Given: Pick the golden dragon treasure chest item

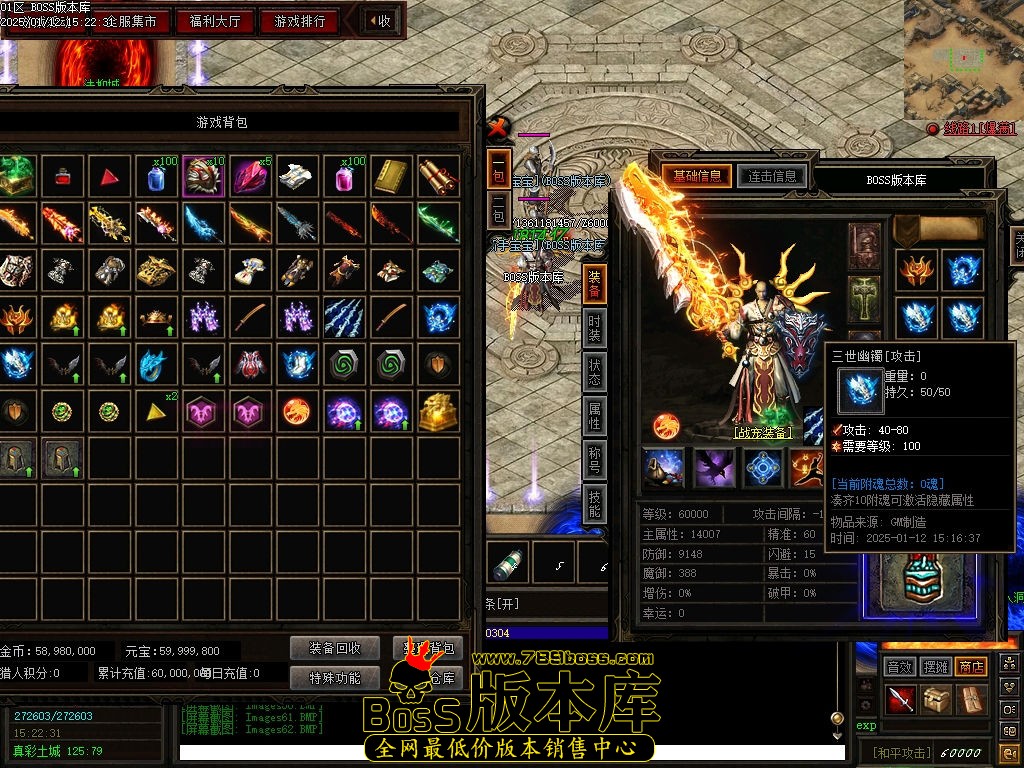Looking at the screenshot, I should click(x=439, y=412).
